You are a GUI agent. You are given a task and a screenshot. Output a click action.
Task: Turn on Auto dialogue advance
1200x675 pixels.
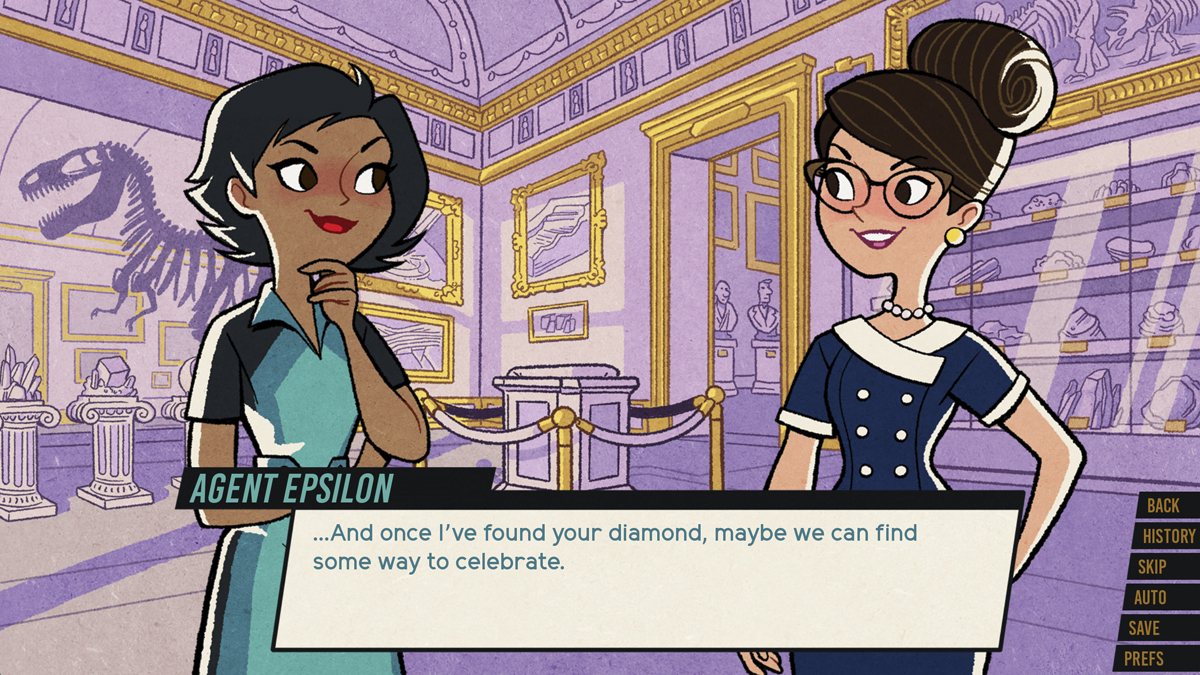click(x=1150, y=598)
